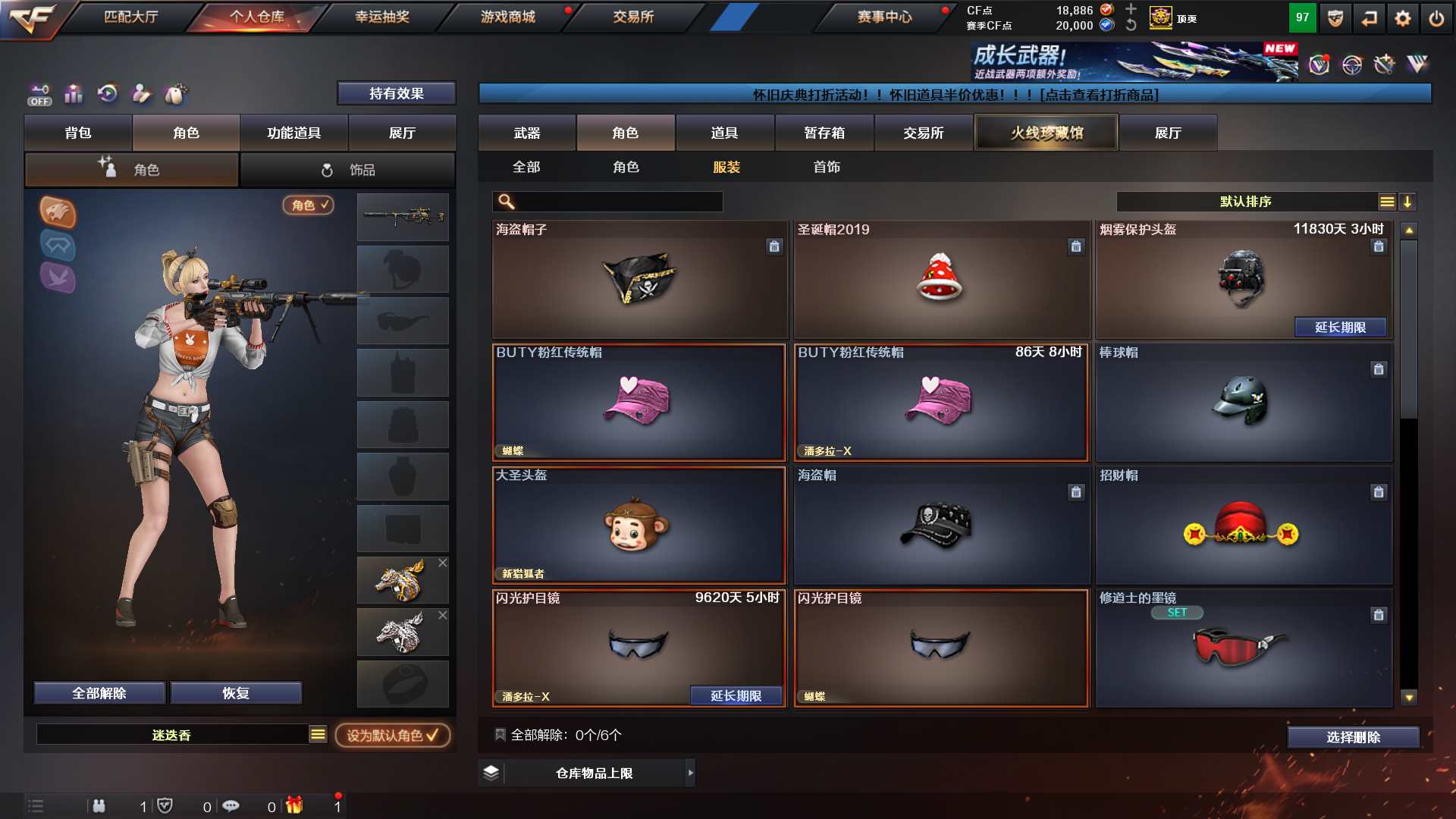The width and height of the screenshot is (1456, 819).
Task: Switch to the 武器 warehouse tab
Action: (x=526, y=133)
